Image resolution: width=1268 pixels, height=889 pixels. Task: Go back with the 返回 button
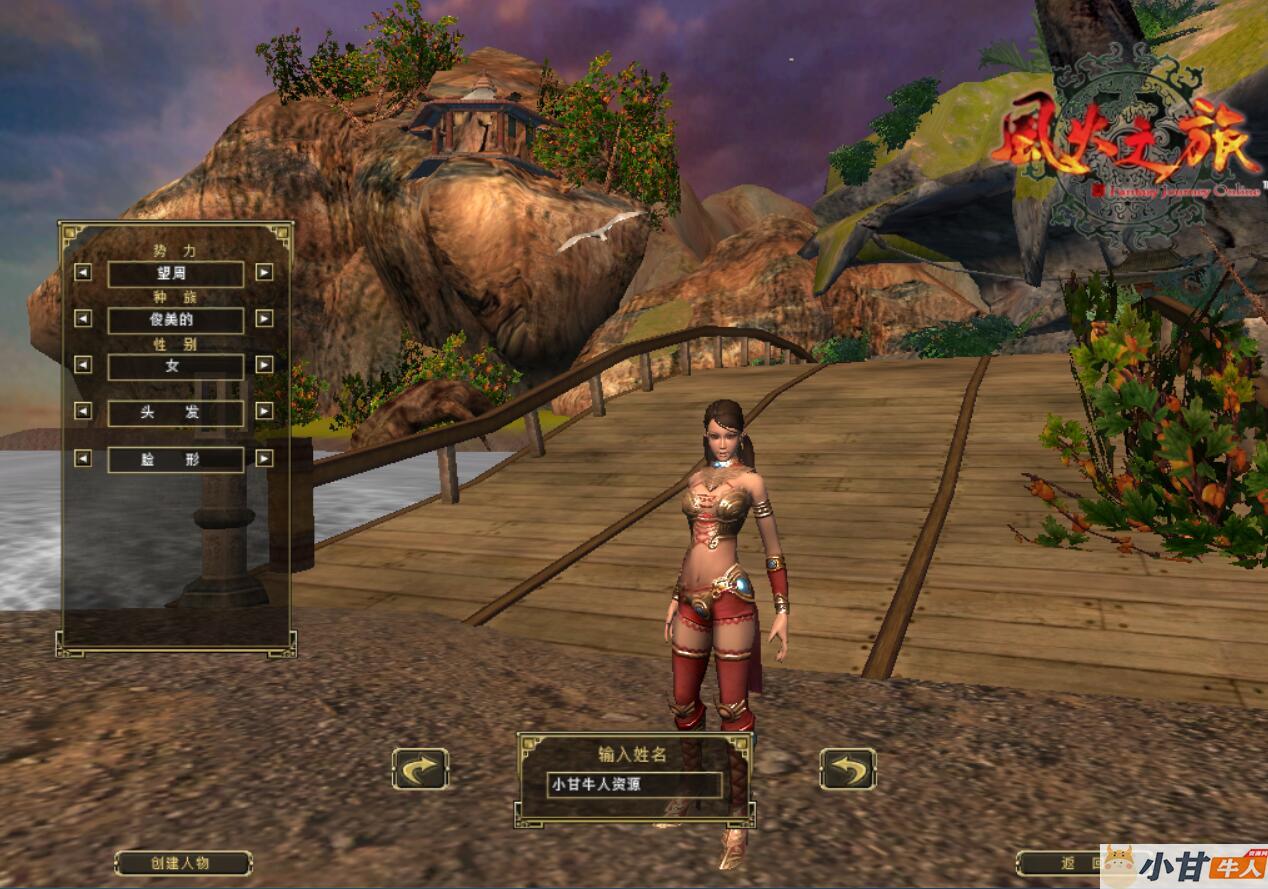point(1060,863)
